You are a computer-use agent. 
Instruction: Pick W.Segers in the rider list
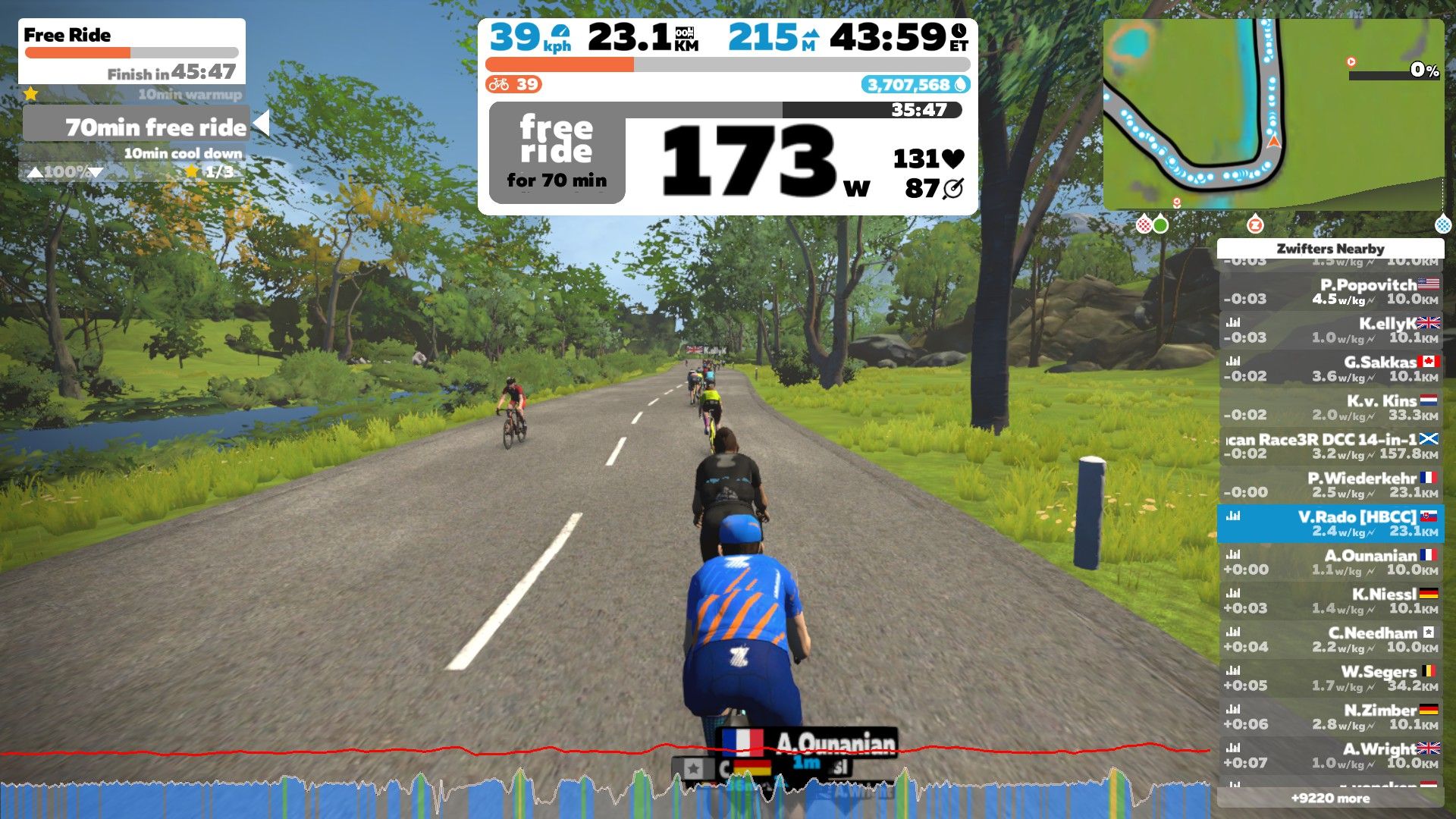coord(1331,678)
